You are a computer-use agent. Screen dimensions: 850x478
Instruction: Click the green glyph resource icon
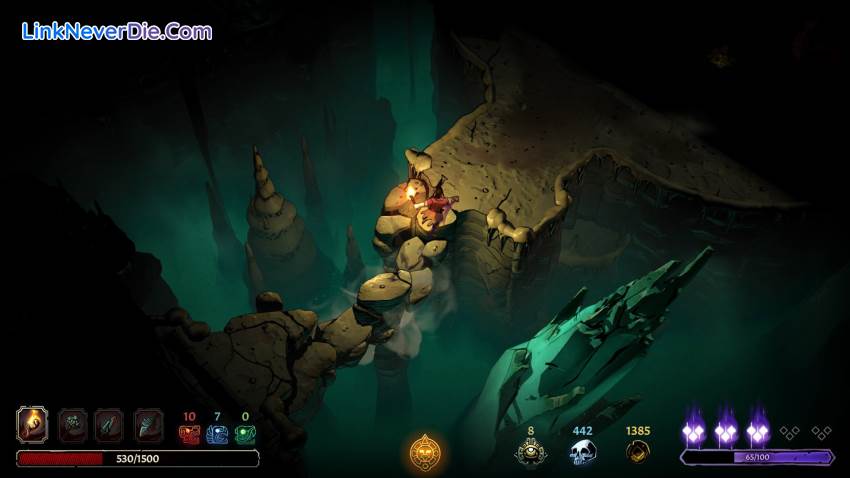coord(245,434)
